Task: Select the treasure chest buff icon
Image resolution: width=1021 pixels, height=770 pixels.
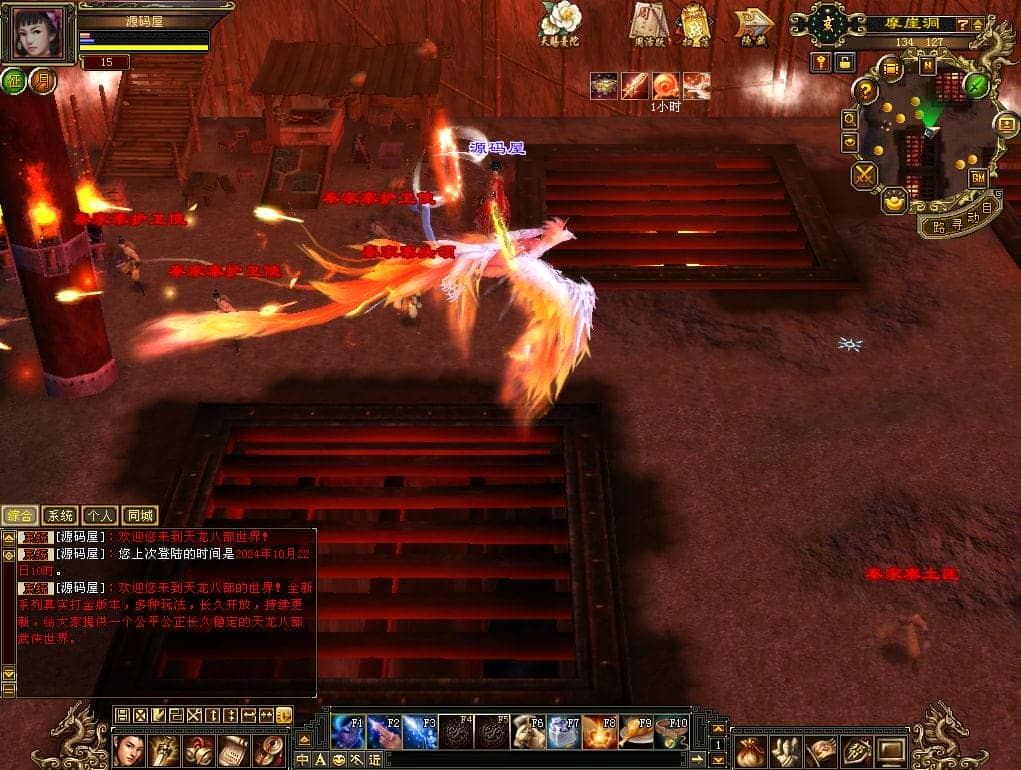Action: point(603,86)
